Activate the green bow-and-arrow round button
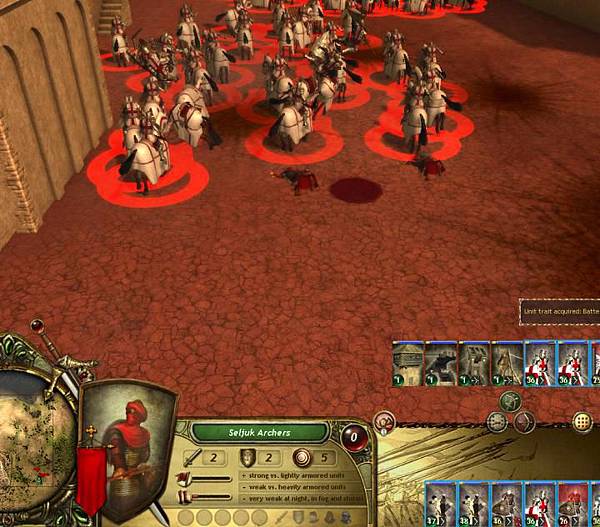The width and height of the screenshot is (600, 527). [x=511, y=401]
